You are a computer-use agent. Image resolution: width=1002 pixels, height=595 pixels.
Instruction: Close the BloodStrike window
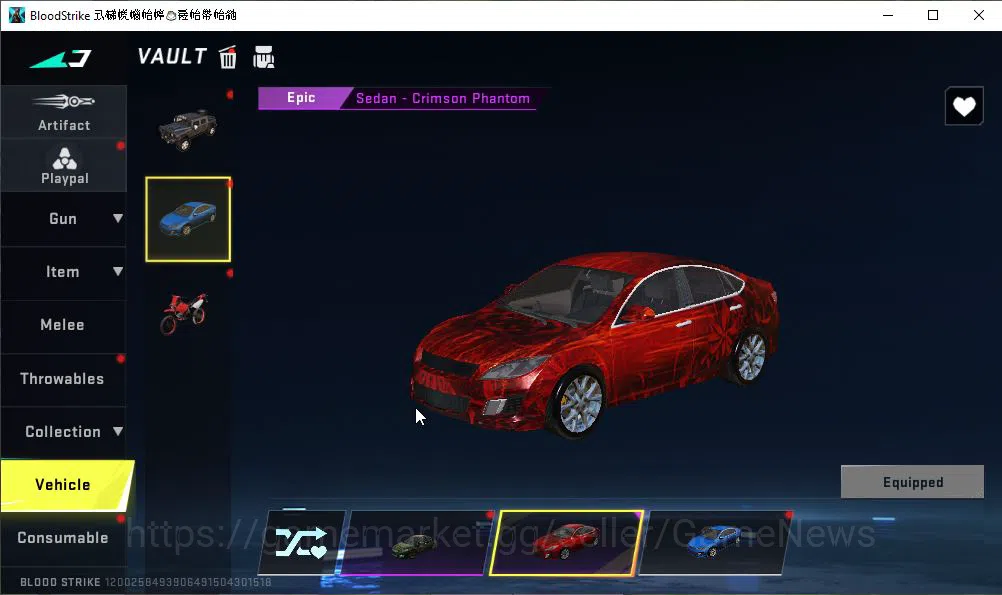click(x=978, y=15)
